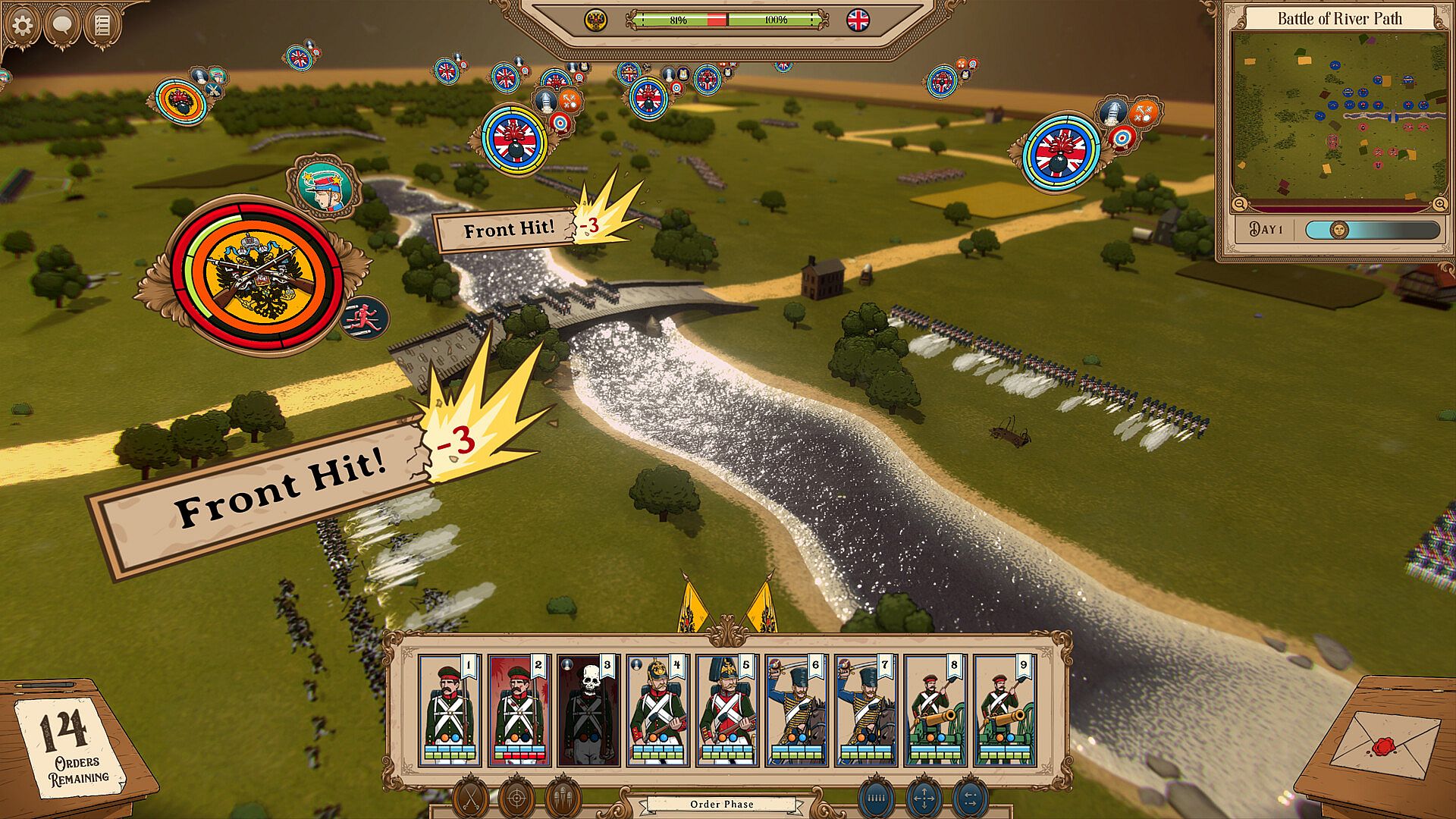Select the bullets volley fire order
This screenshot has height=819, width=1456.
pos(563,798)
